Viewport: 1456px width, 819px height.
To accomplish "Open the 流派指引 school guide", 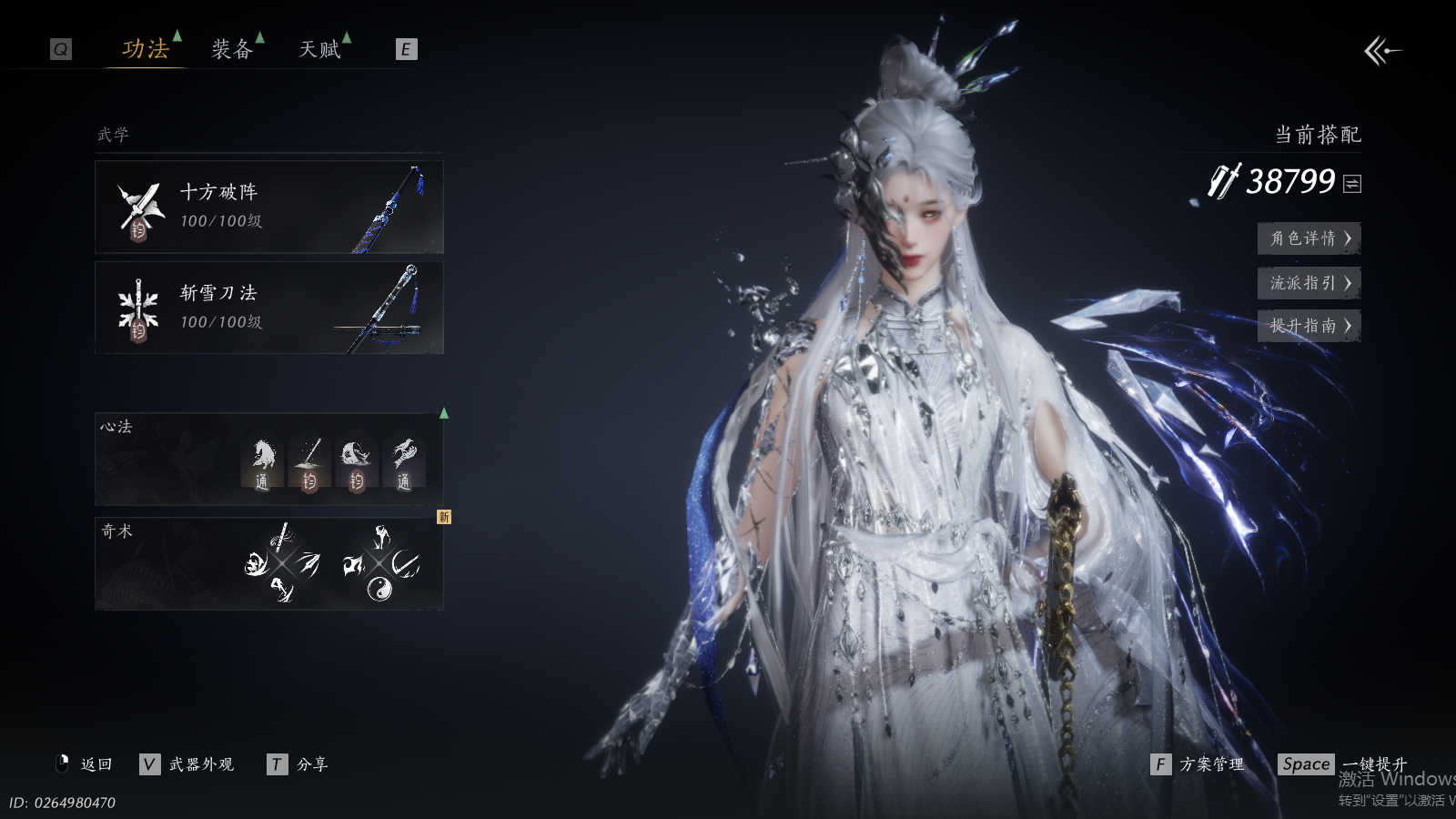I will tap(1309, 283).
